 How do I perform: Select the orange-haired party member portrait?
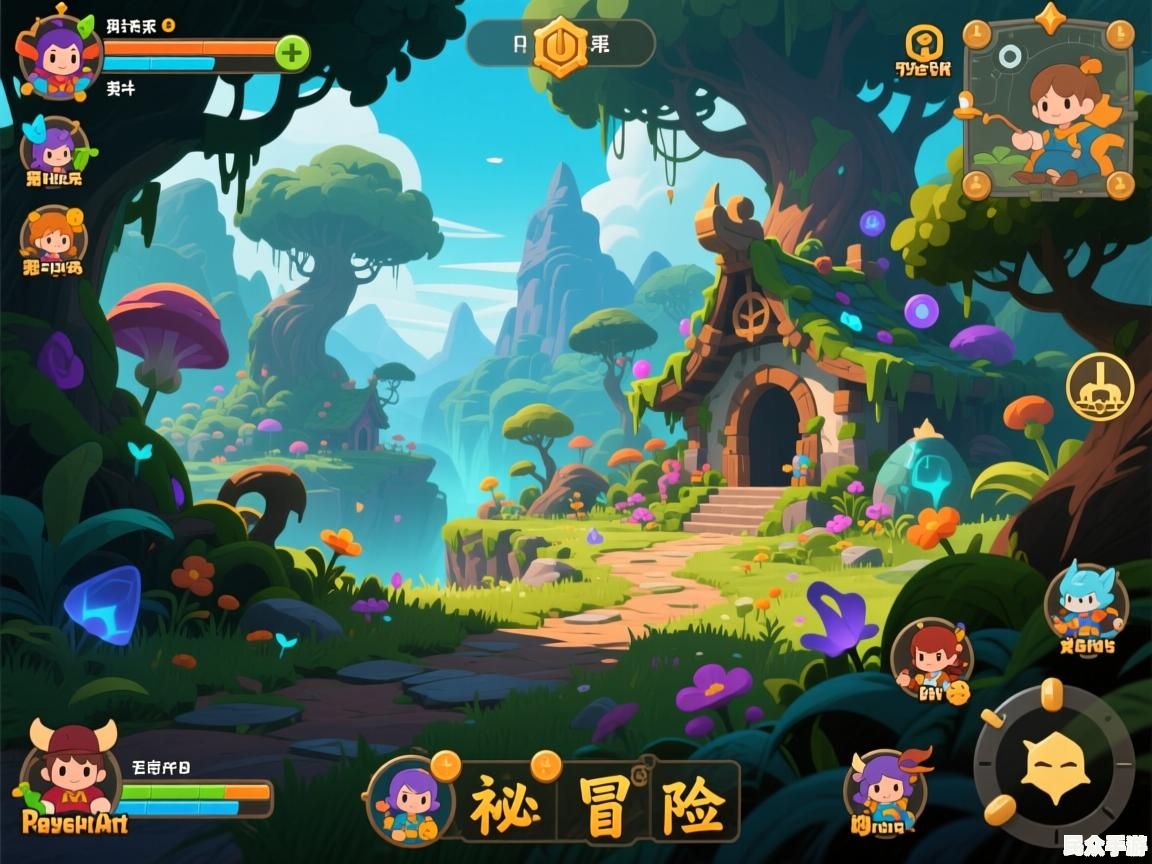pos(53,238)
